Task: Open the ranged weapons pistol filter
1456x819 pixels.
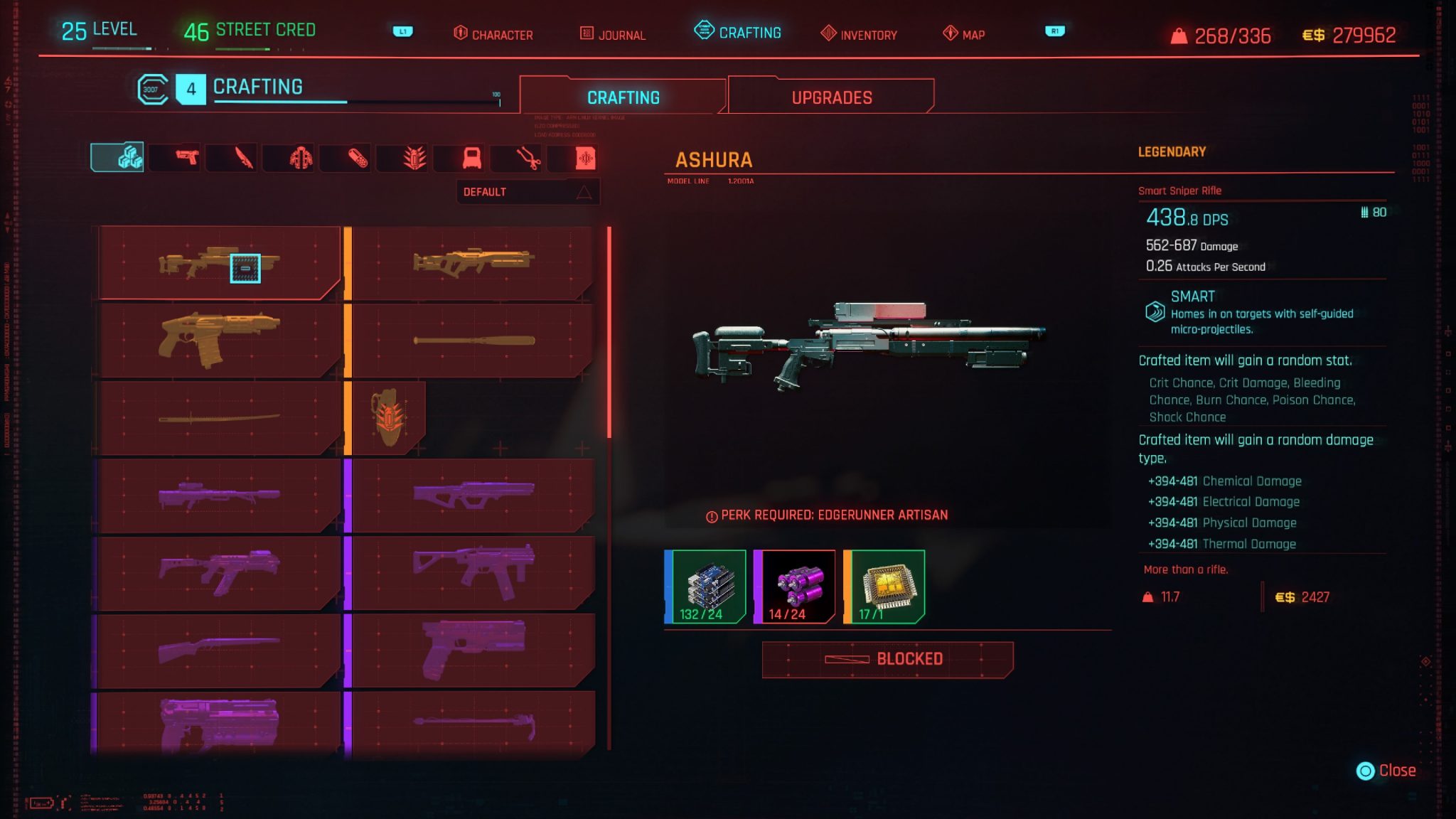Action: [187, 158]
